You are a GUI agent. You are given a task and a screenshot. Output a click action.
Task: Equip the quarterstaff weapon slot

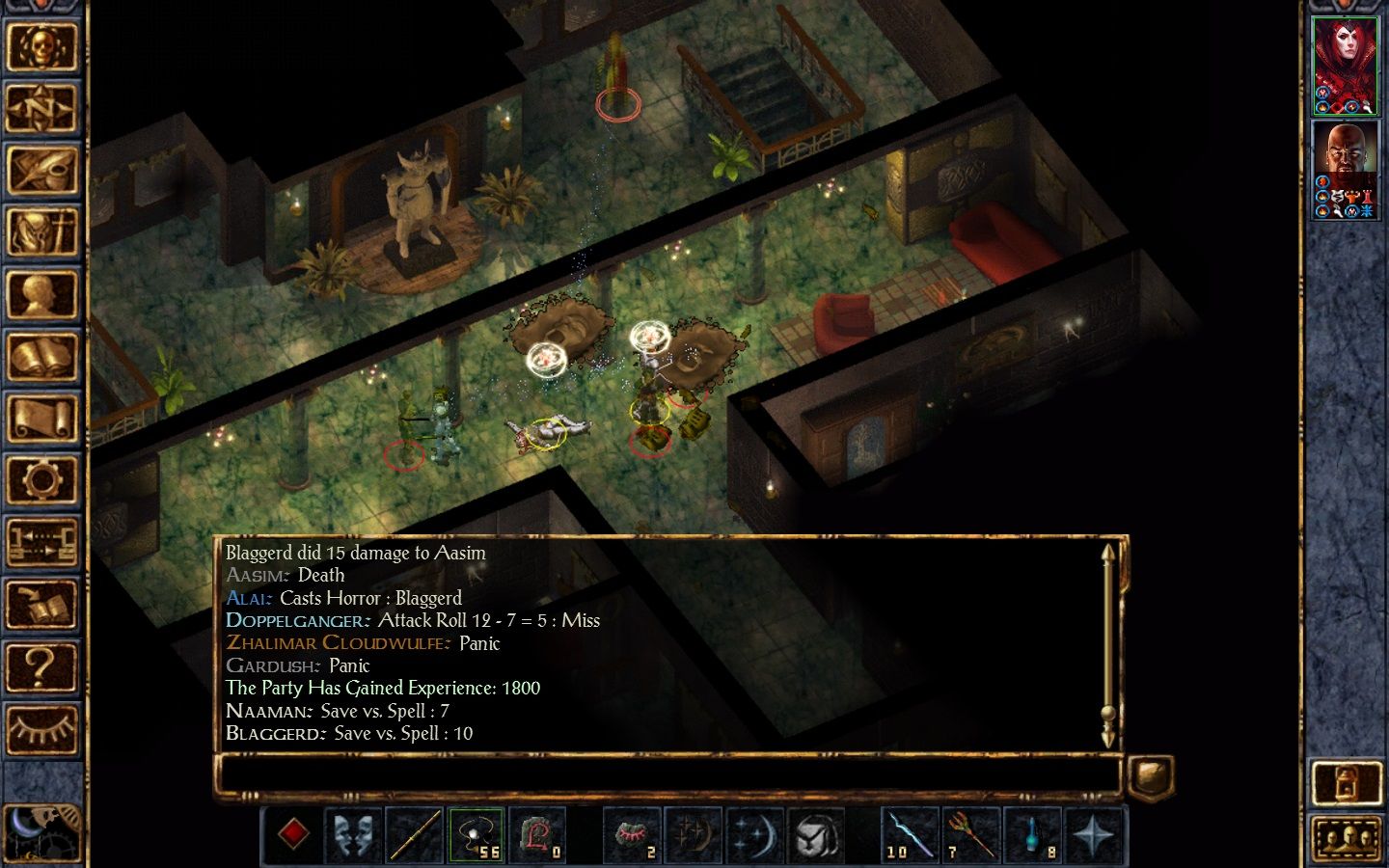[415, 834]
